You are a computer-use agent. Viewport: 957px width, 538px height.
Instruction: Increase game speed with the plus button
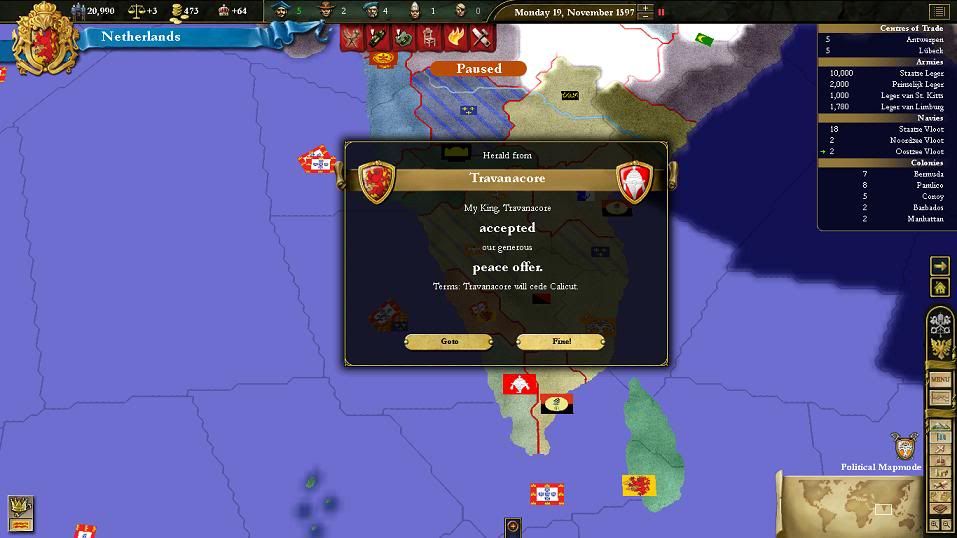pos(645,8)
